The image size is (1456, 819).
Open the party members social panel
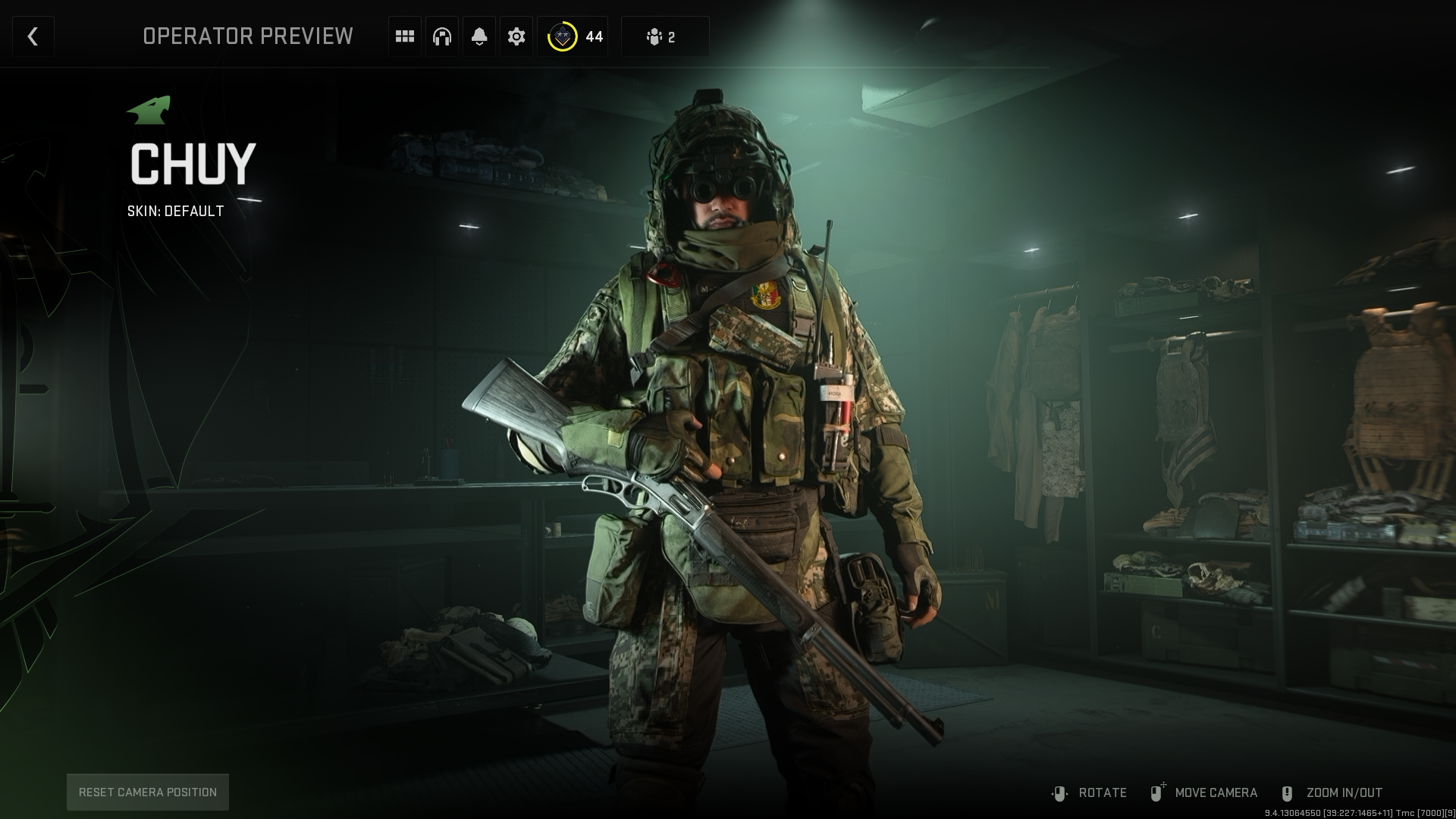tap(664, 36)
